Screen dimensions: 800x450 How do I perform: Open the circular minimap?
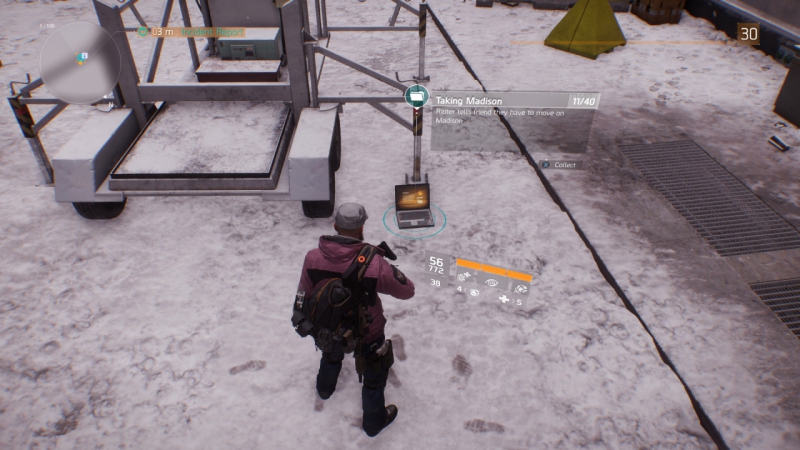tap(79, 62)
